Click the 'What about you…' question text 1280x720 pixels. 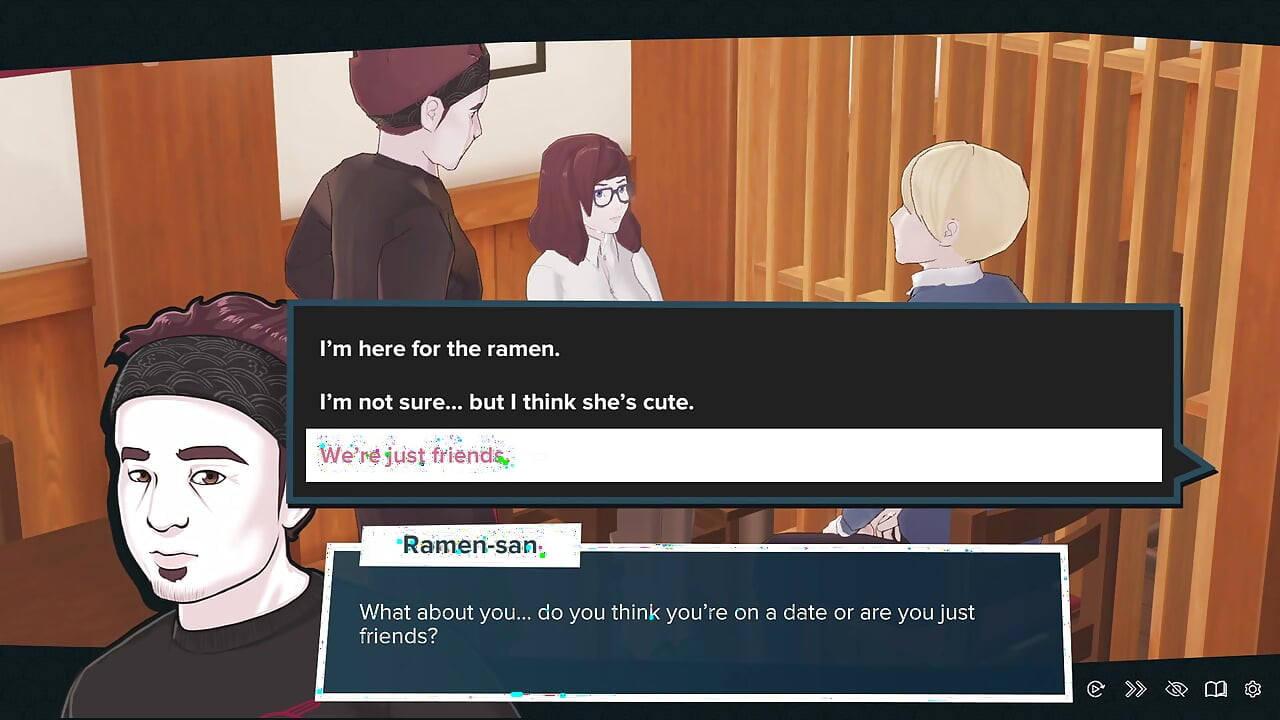coord(665,612)
